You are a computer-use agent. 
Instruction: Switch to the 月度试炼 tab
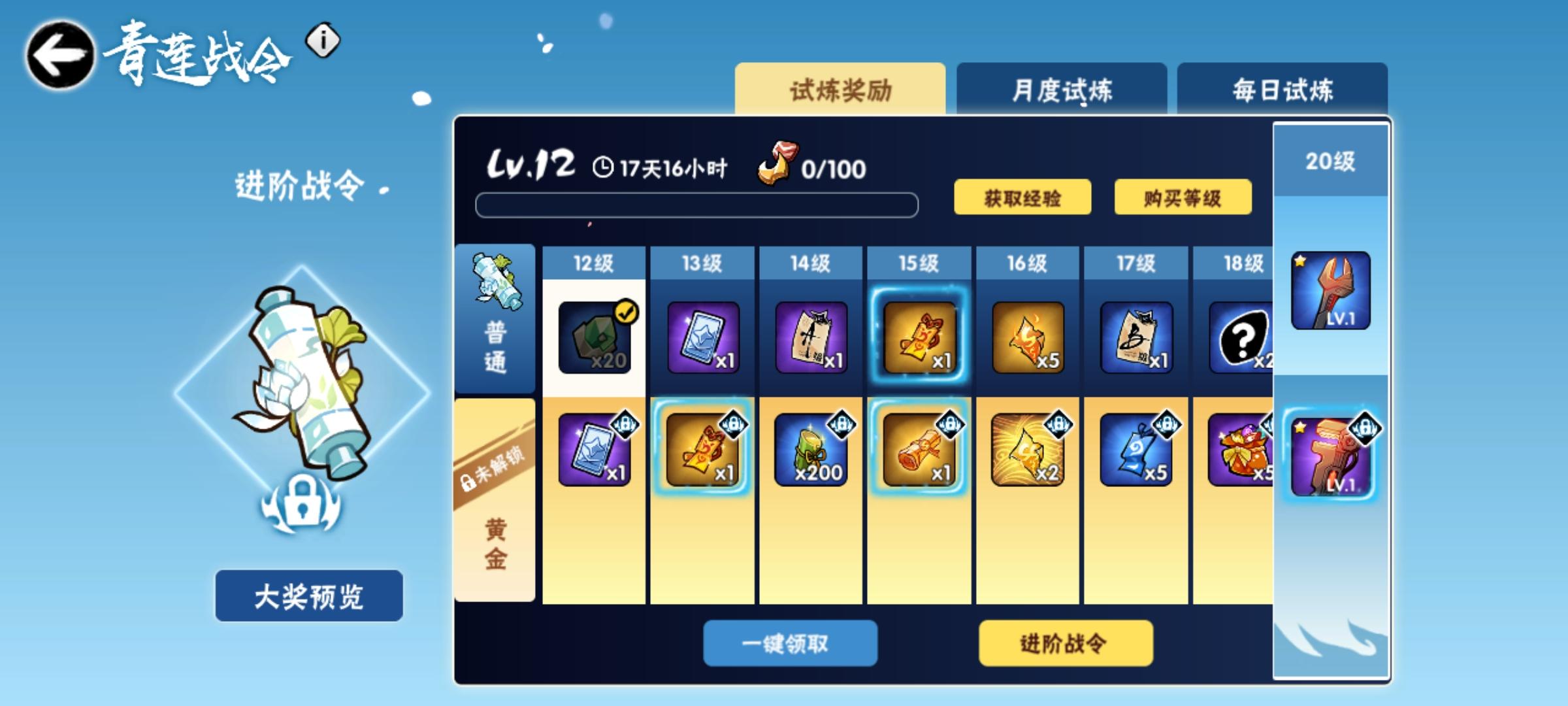coord(1061,89)
